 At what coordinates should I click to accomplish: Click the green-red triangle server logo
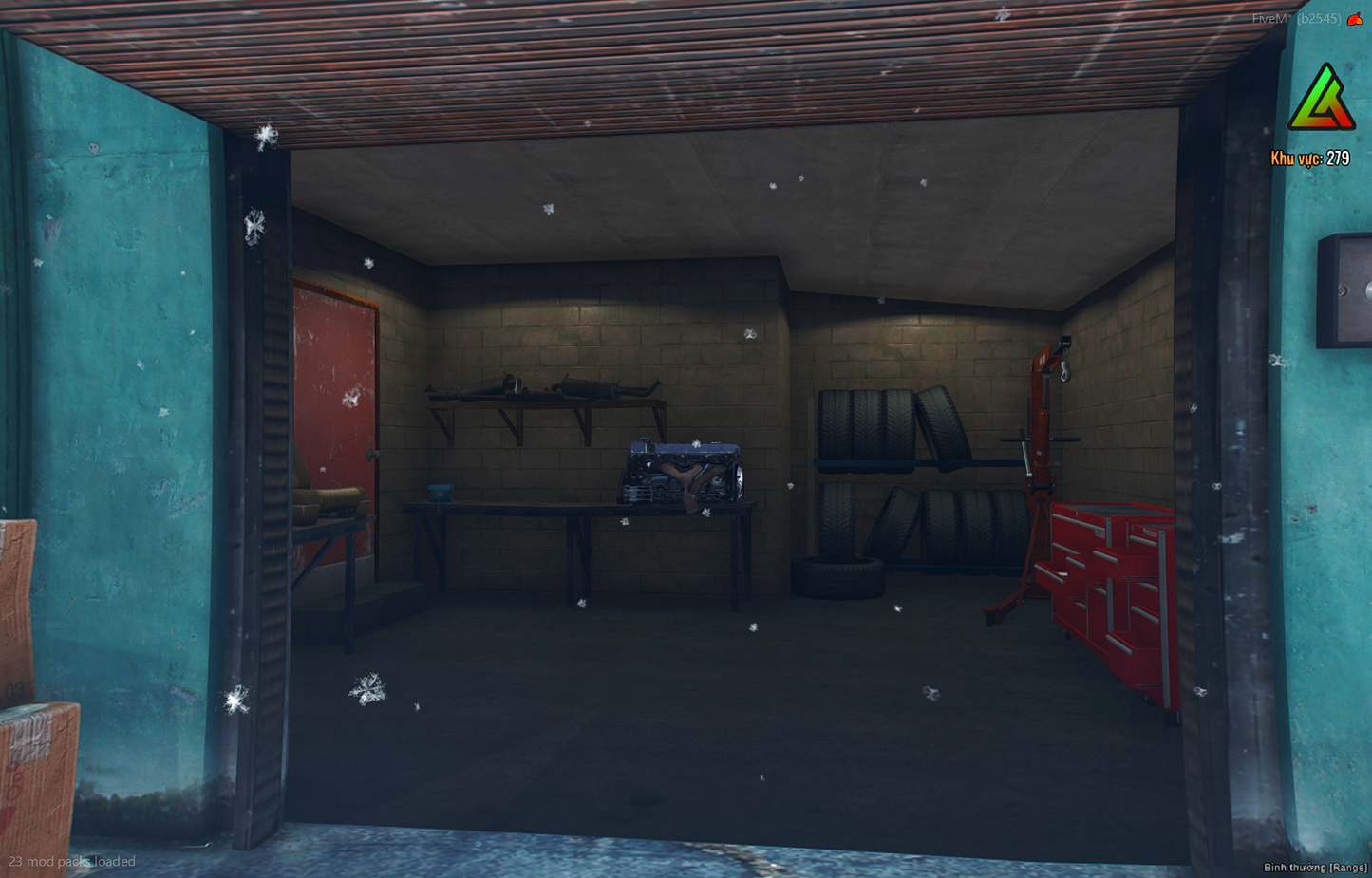[1321, 100]
